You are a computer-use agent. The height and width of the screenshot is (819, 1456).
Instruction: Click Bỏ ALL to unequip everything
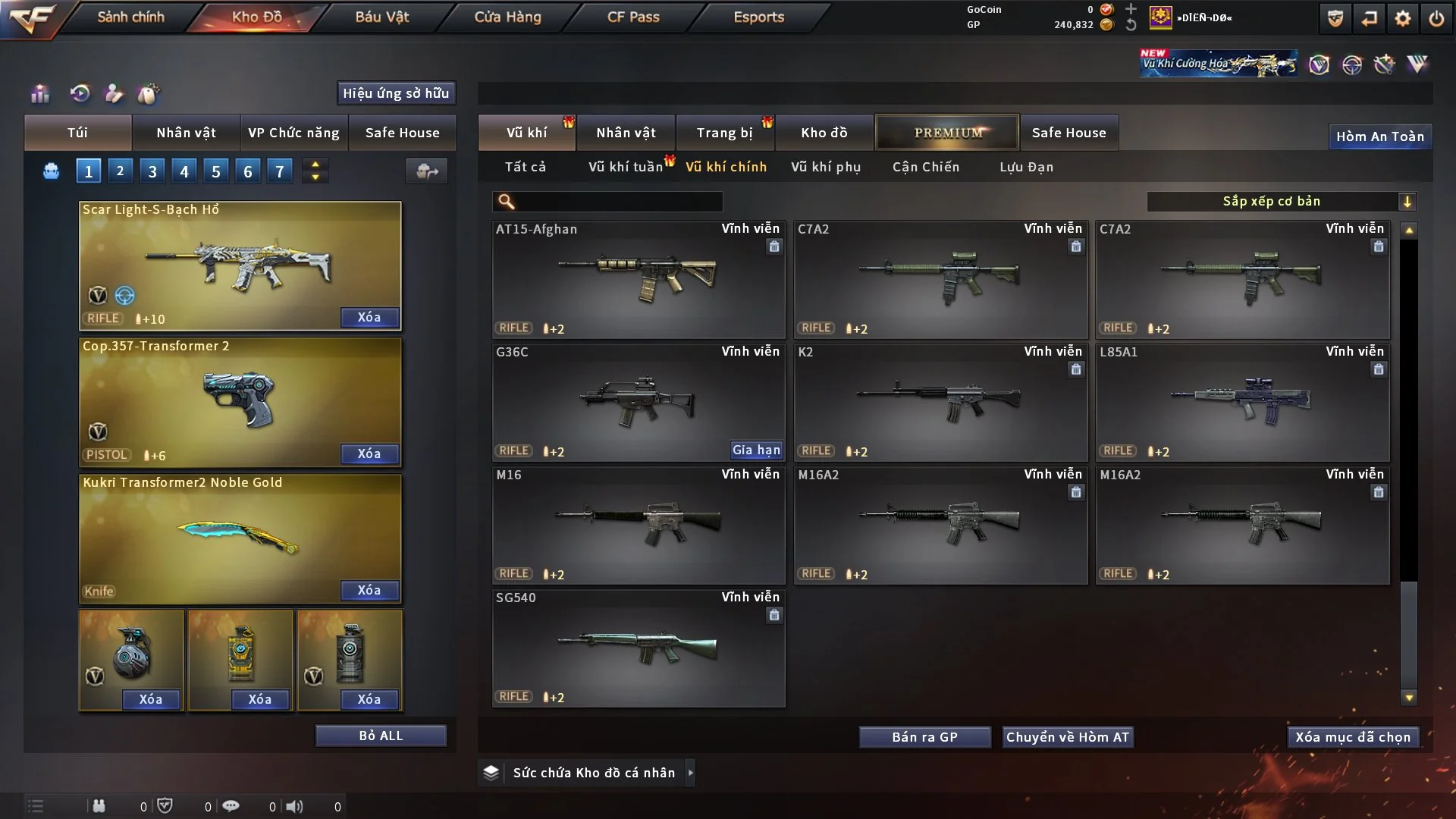(x=381, y=736)
